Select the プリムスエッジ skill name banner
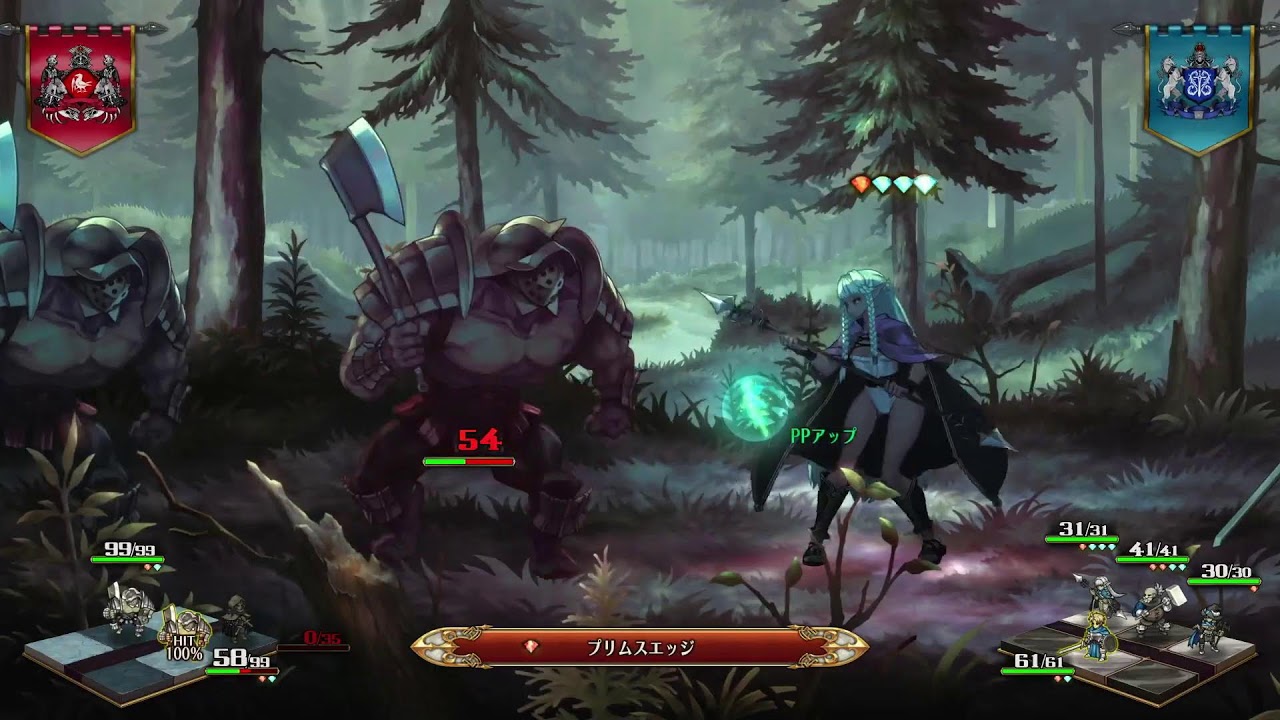This screenshot has height=720, width=1280. (640, 647)
